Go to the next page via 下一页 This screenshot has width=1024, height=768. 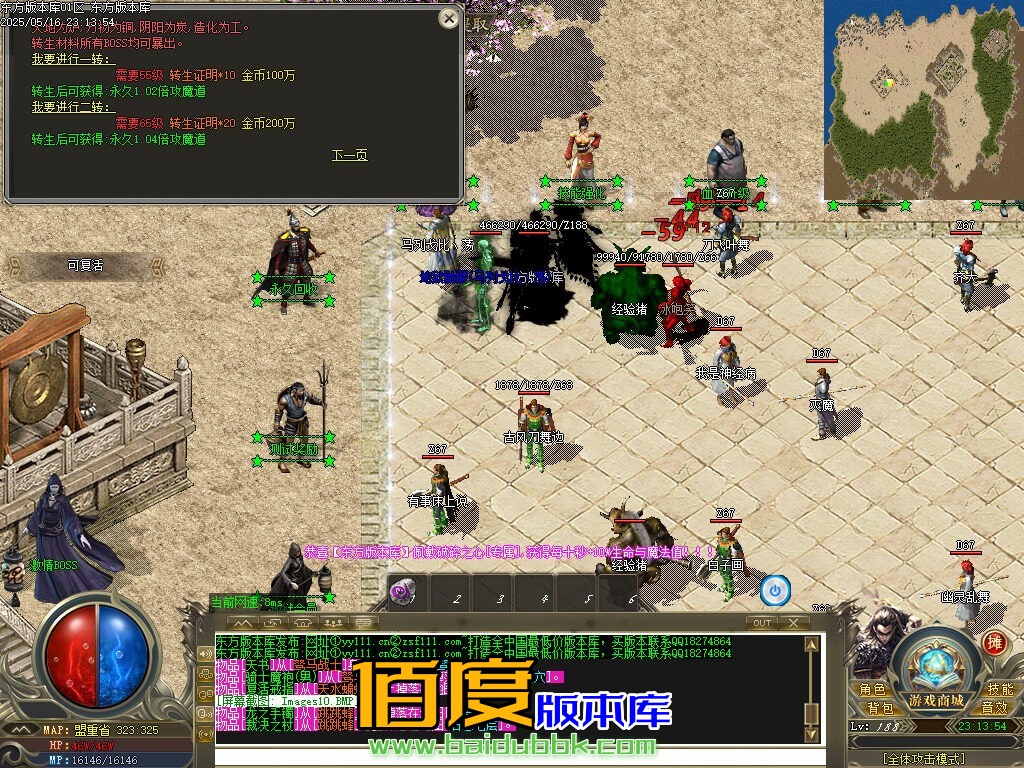pos(350,155)
